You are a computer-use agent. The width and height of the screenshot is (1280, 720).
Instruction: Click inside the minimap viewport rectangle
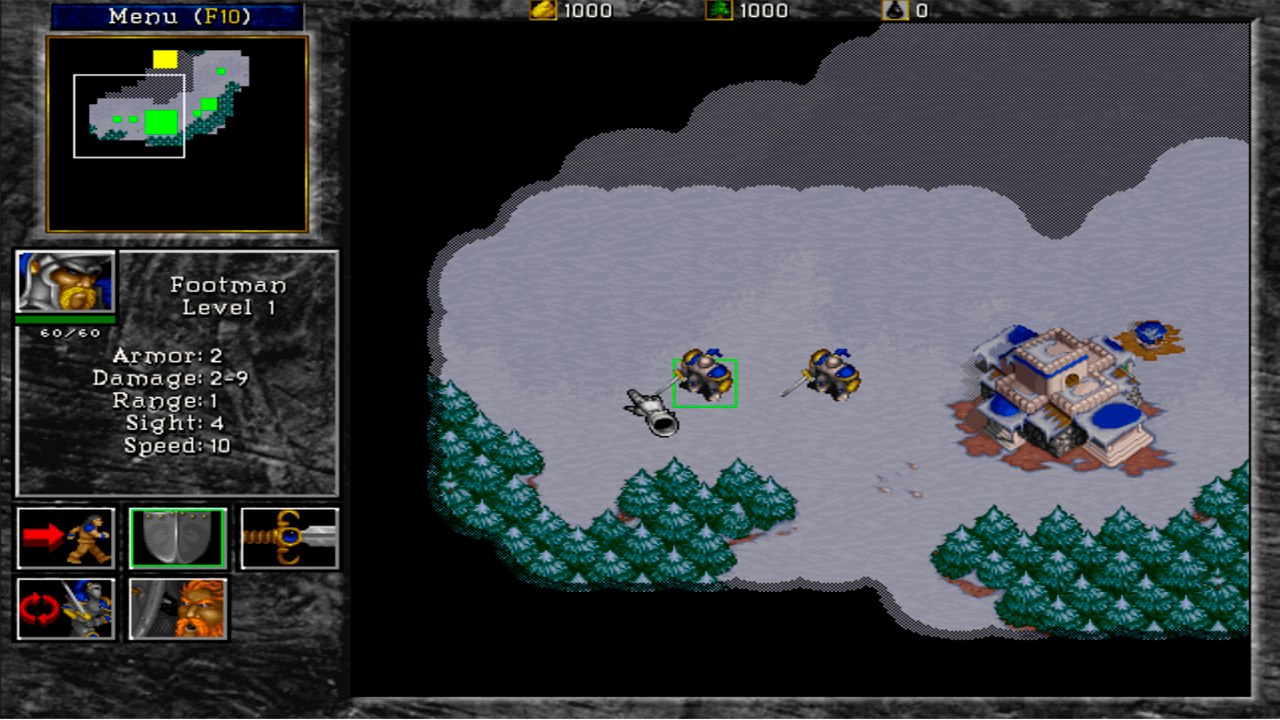128,115
